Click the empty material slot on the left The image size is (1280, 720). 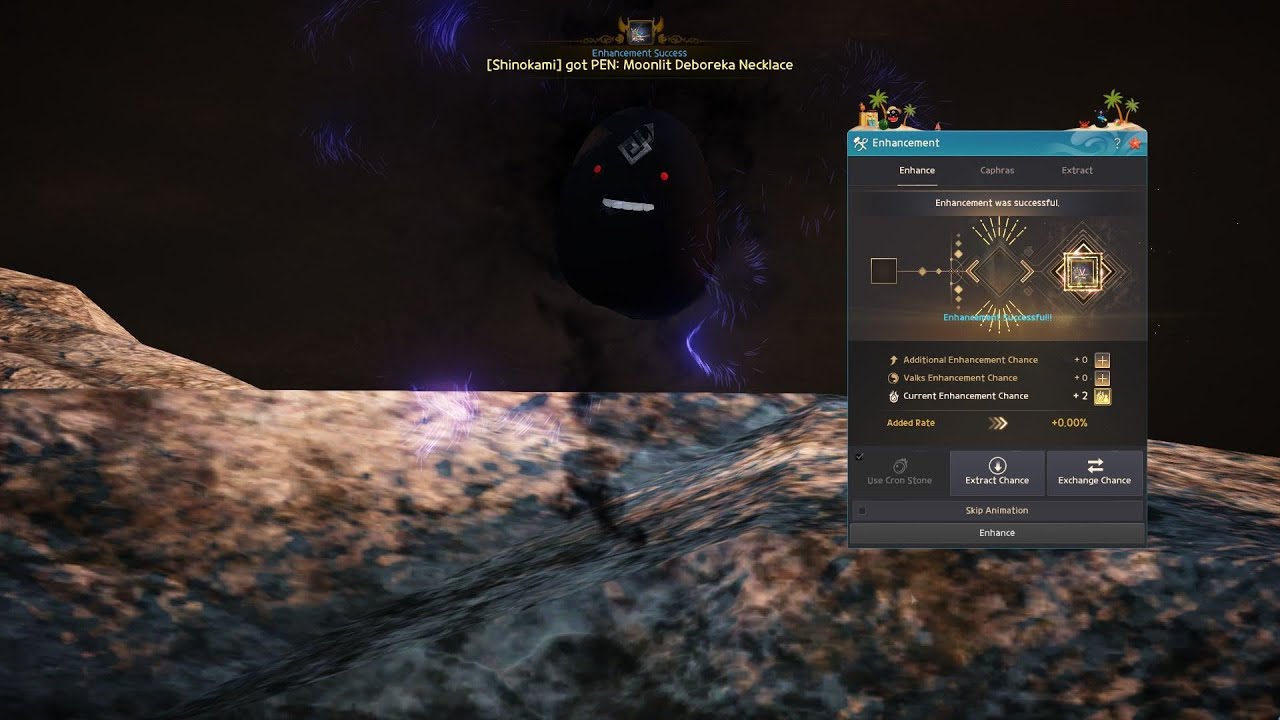point(884,271)
